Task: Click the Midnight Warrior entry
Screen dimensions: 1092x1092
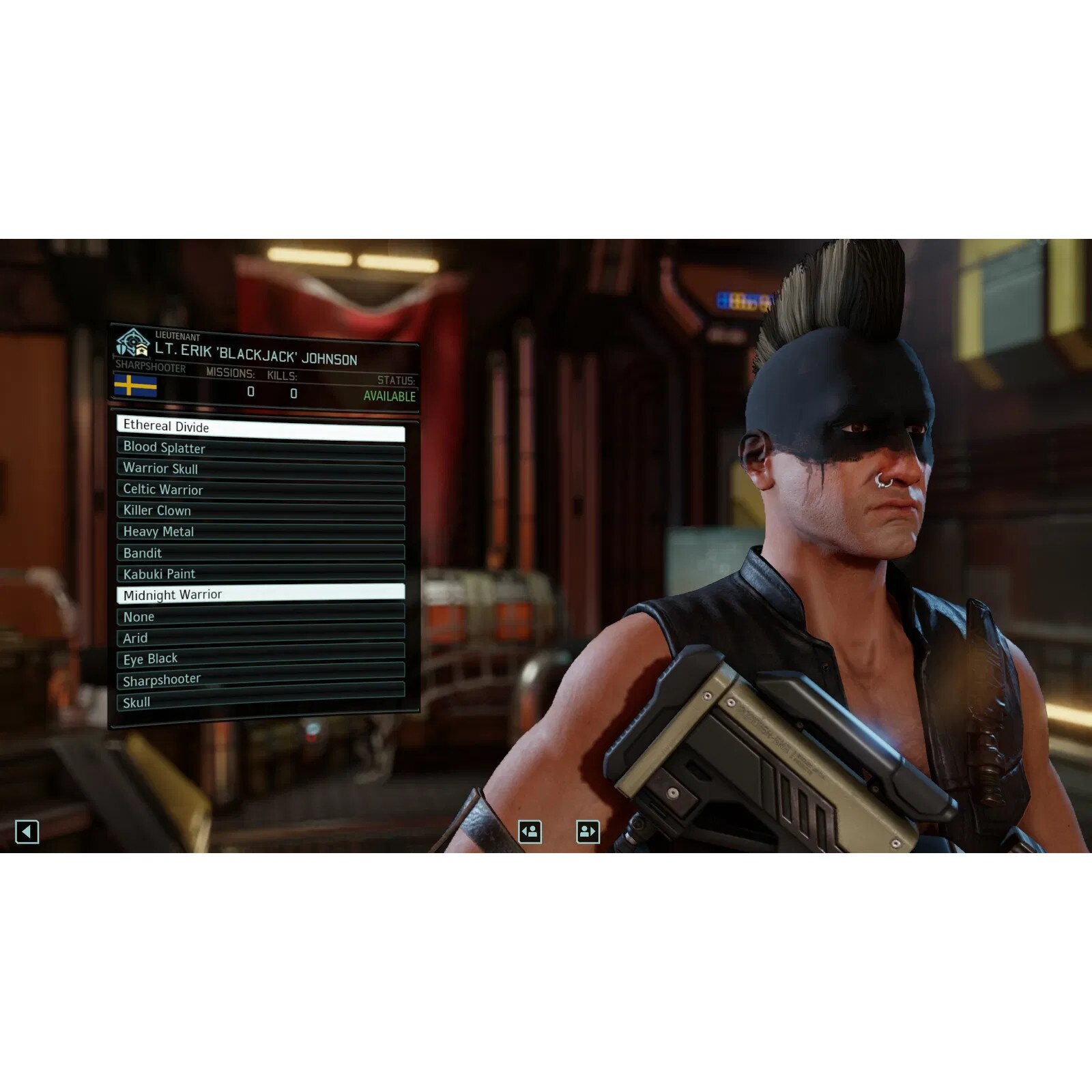Action: pyautogui.click(x=261, y=594)
